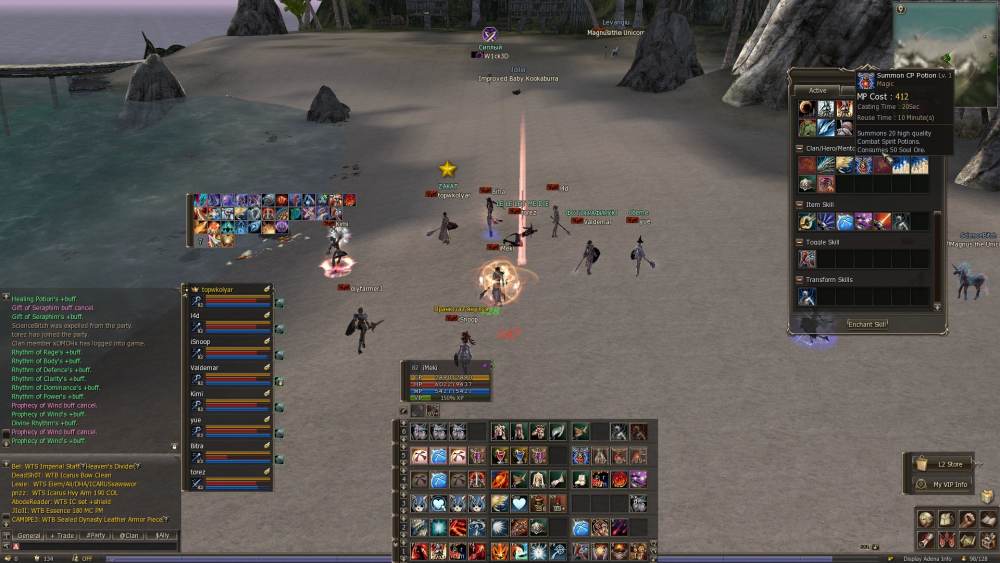Image resolution: width=1000 pixels, height=563 pixels.
Task: Show the #Party chat tab
Action: pyautogui.click(x=97, y=536)
